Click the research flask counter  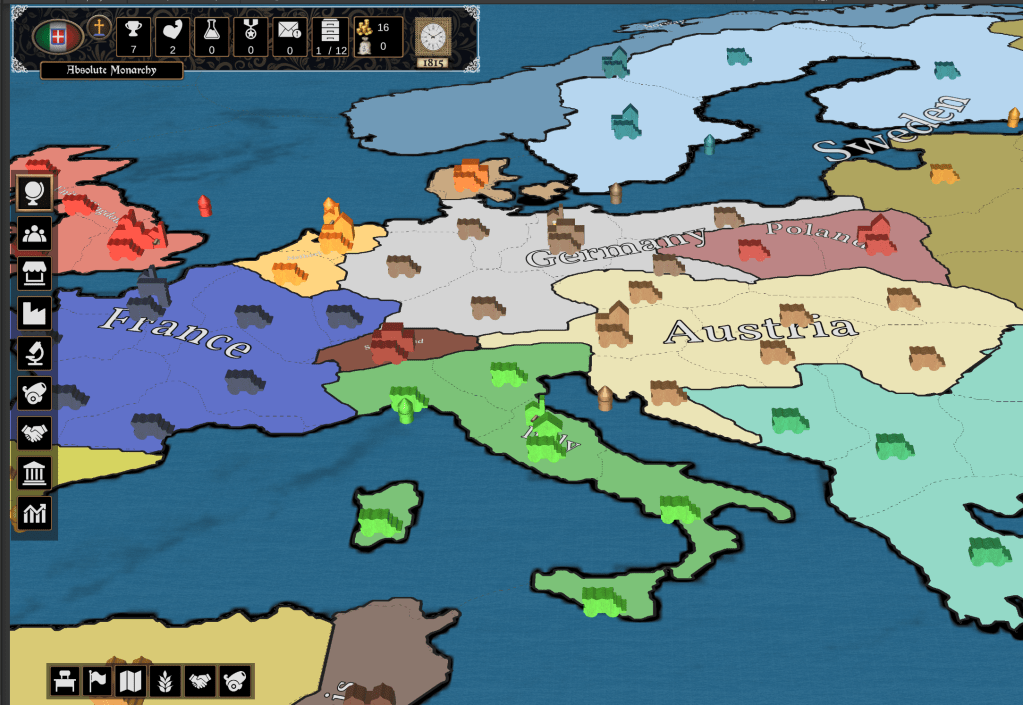pyautogui.click(x=212, y=36)
